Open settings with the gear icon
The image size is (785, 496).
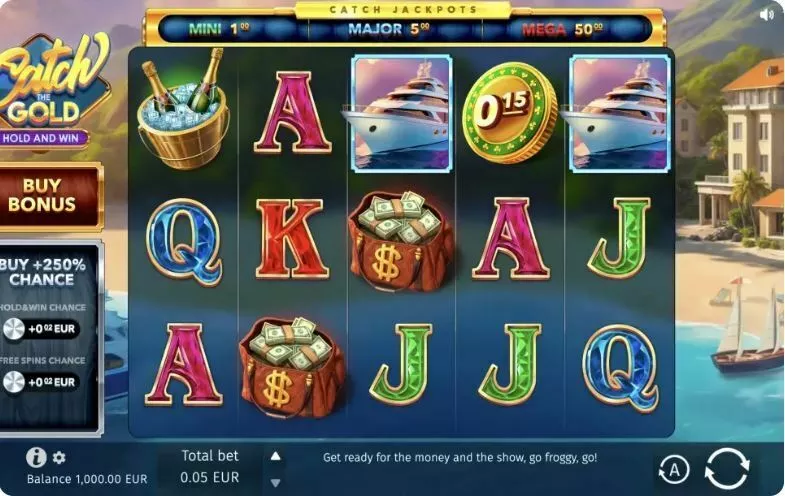click(59, 458)
